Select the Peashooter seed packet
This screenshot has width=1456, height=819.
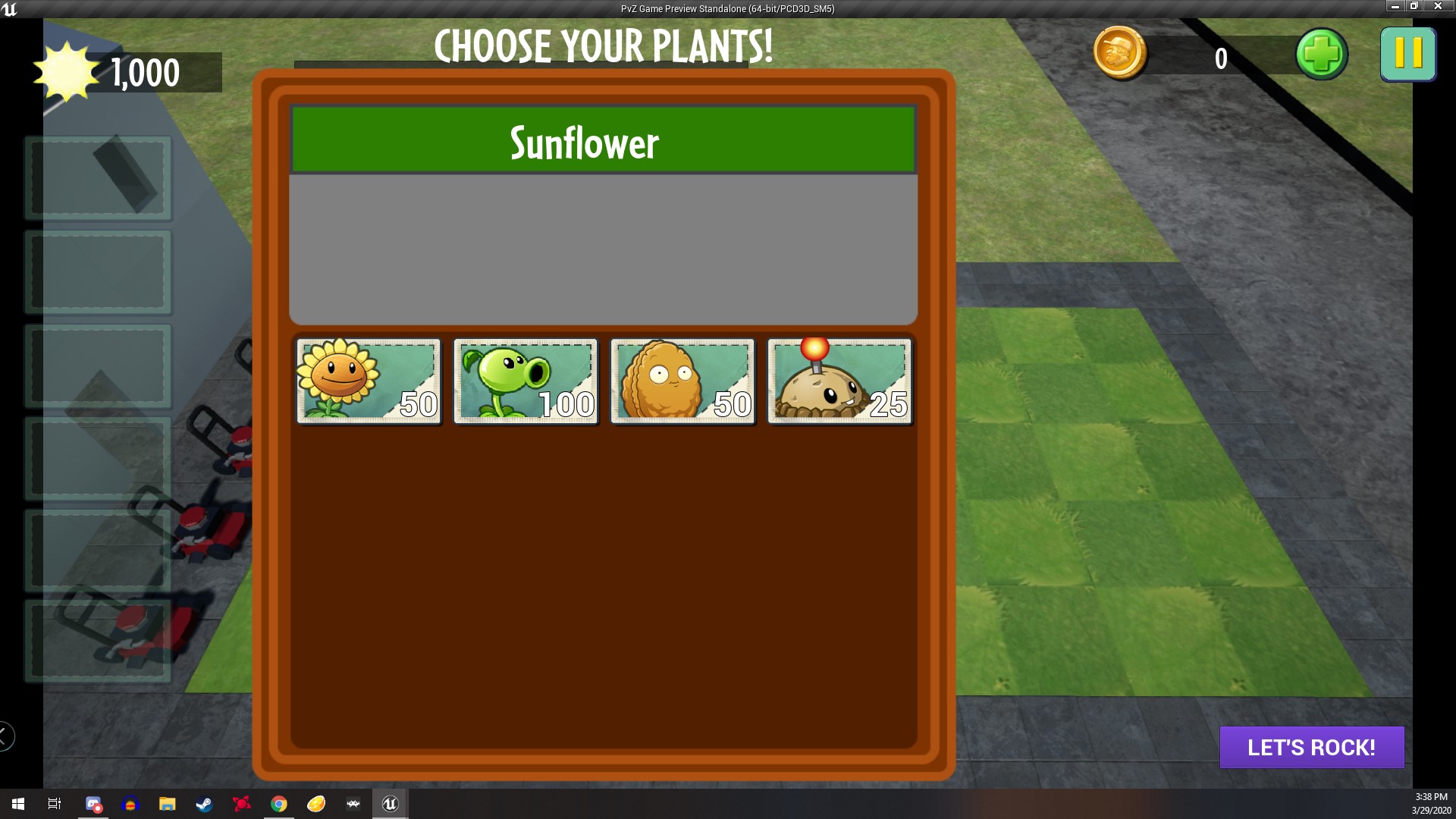[x=526, y=381]
